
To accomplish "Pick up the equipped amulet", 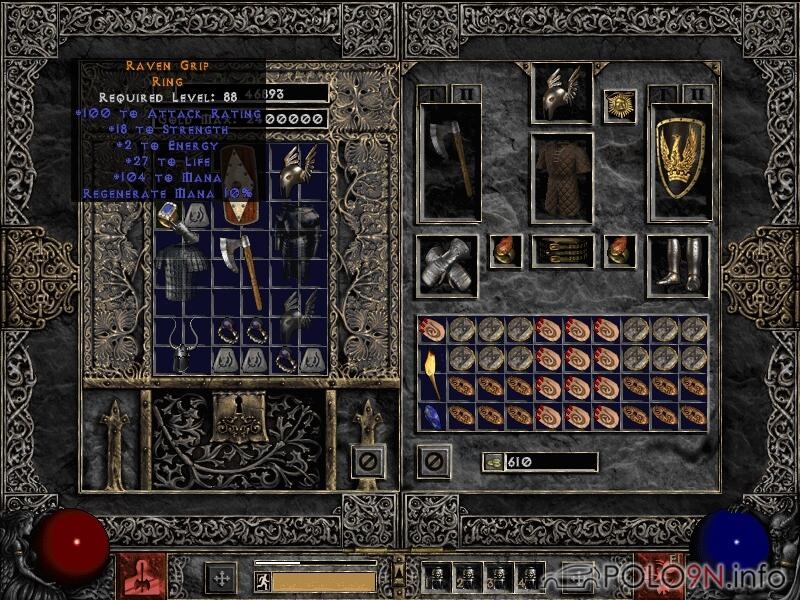I will (619, 105).
